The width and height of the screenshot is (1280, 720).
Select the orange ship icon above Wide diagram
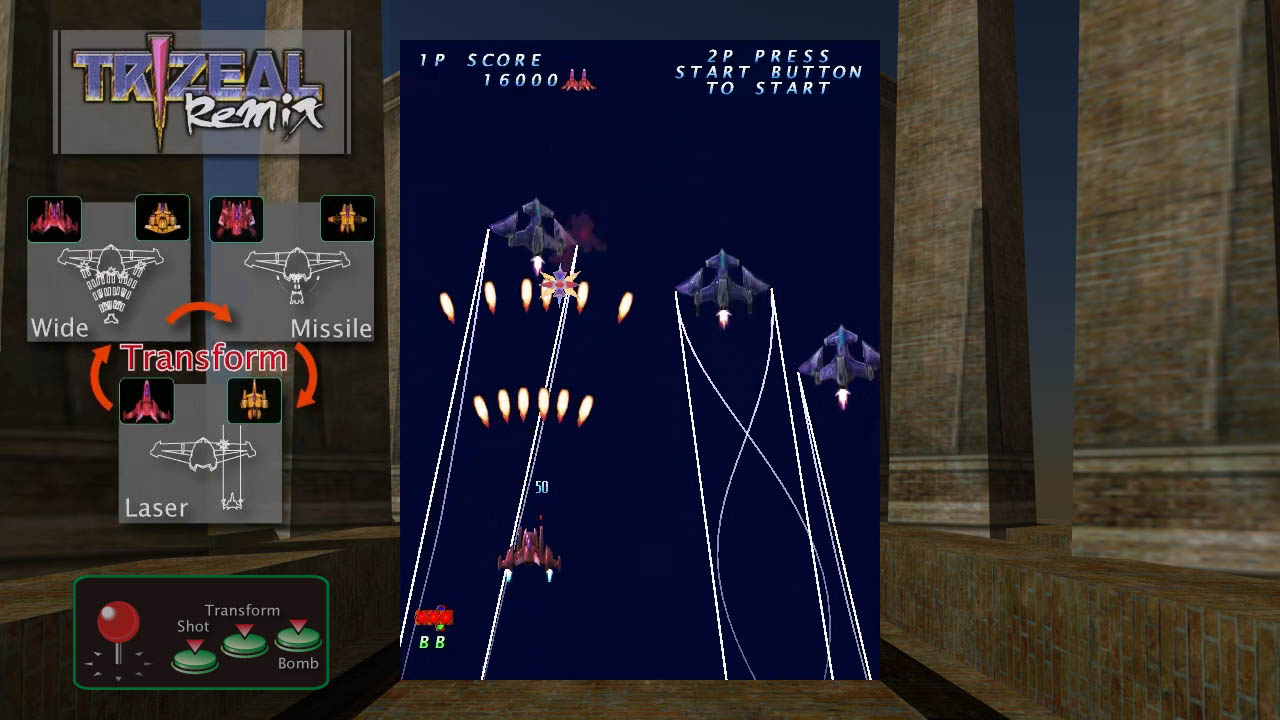[162, 218]
